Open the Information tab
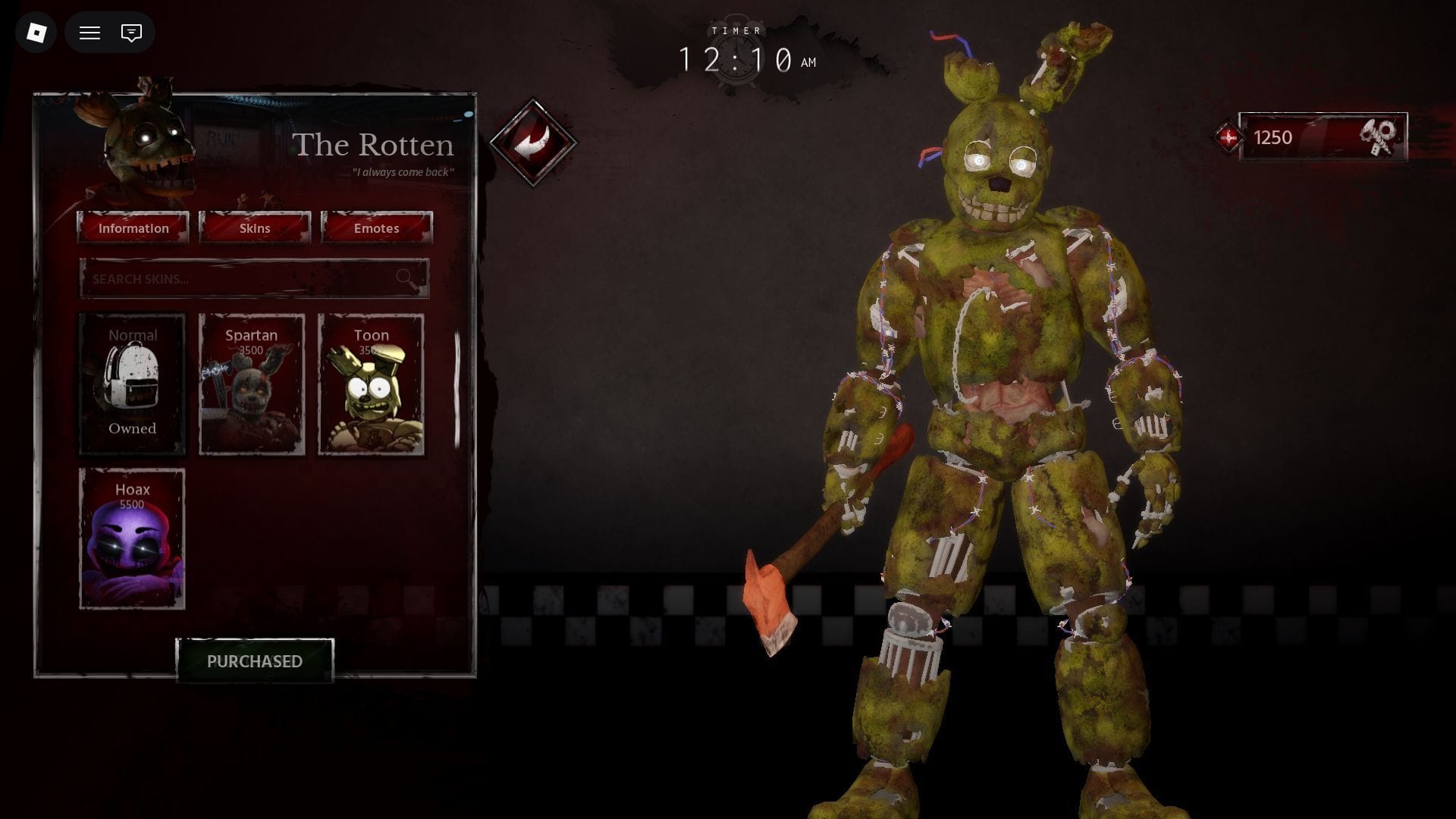 click(x=133, y=228)
